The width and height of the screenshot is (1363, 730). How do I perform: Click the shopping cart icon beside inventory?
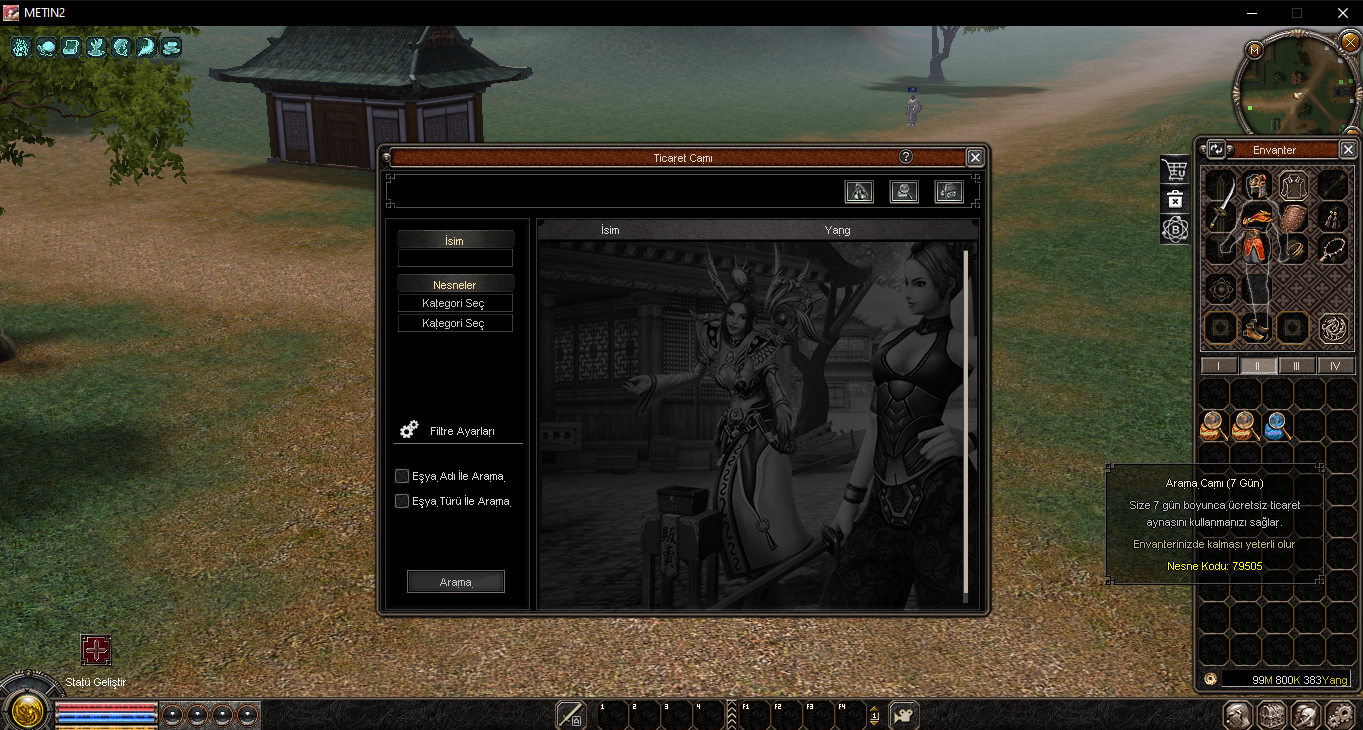pyautogui.click(x=1175, y=169)
